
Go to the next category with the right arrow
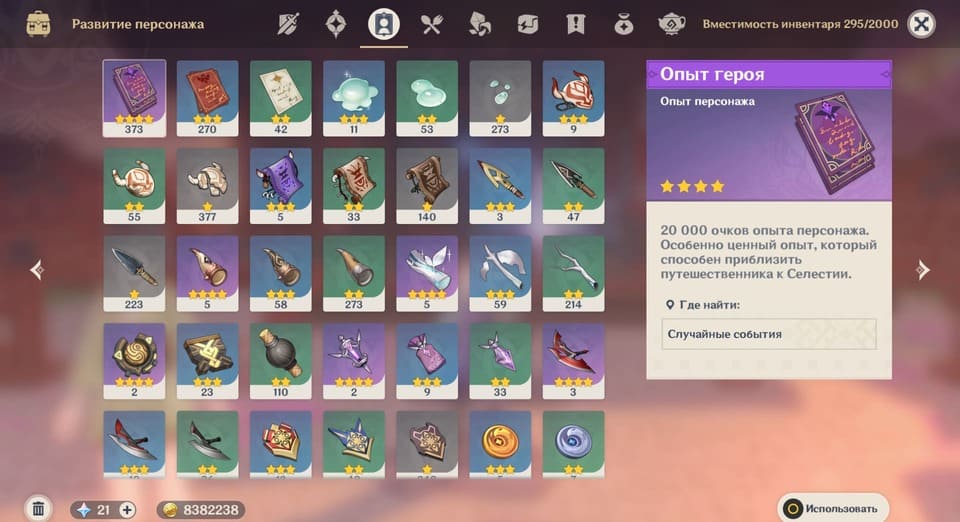tap(923, 270)
